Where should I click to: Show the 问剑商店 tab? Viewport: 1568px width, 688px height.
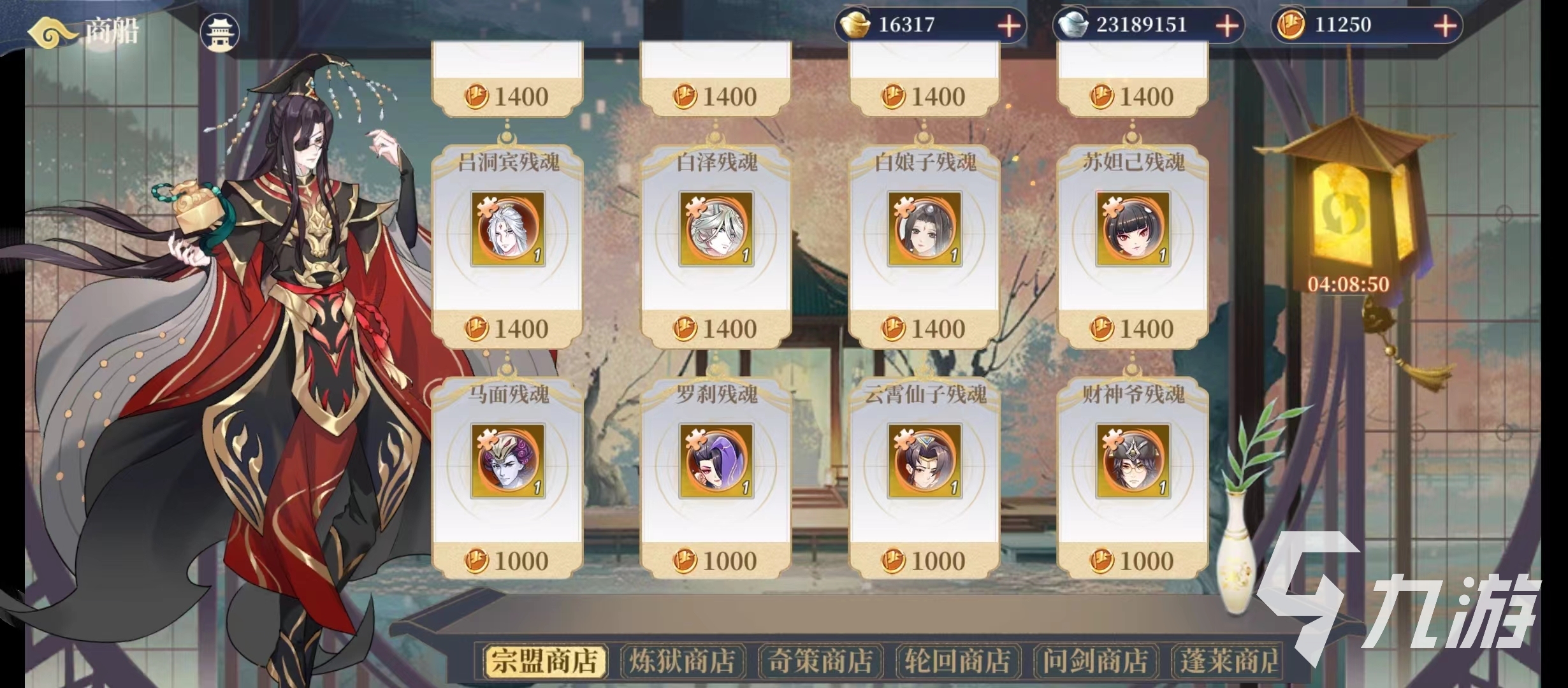(x=1096, y=661)
